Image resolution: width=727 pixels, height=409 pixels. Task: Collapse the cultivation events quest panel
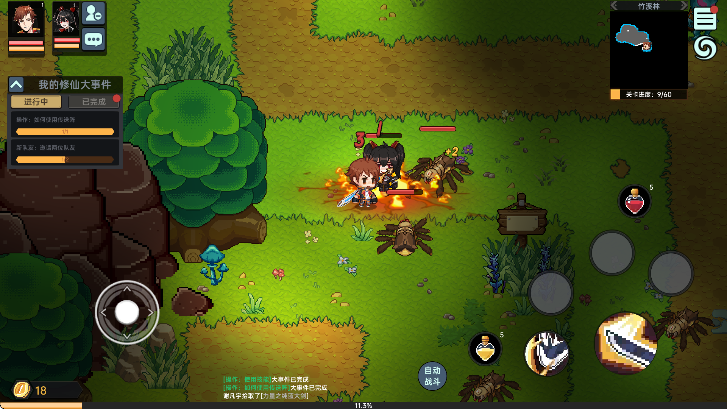point(17,86)
